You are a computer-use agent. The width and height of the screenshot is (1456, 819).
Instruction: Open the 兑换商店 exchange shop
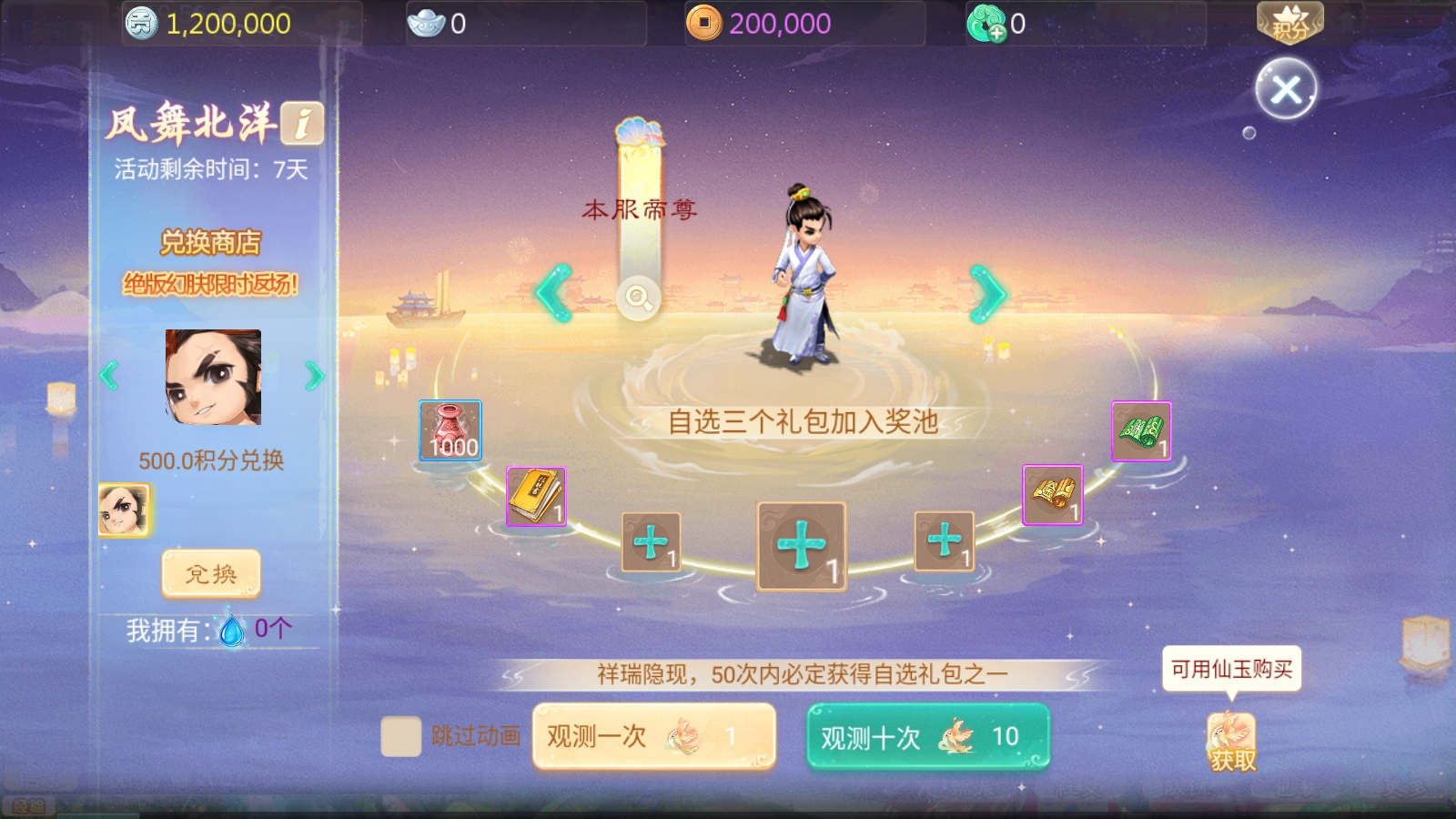click(210, 244)
